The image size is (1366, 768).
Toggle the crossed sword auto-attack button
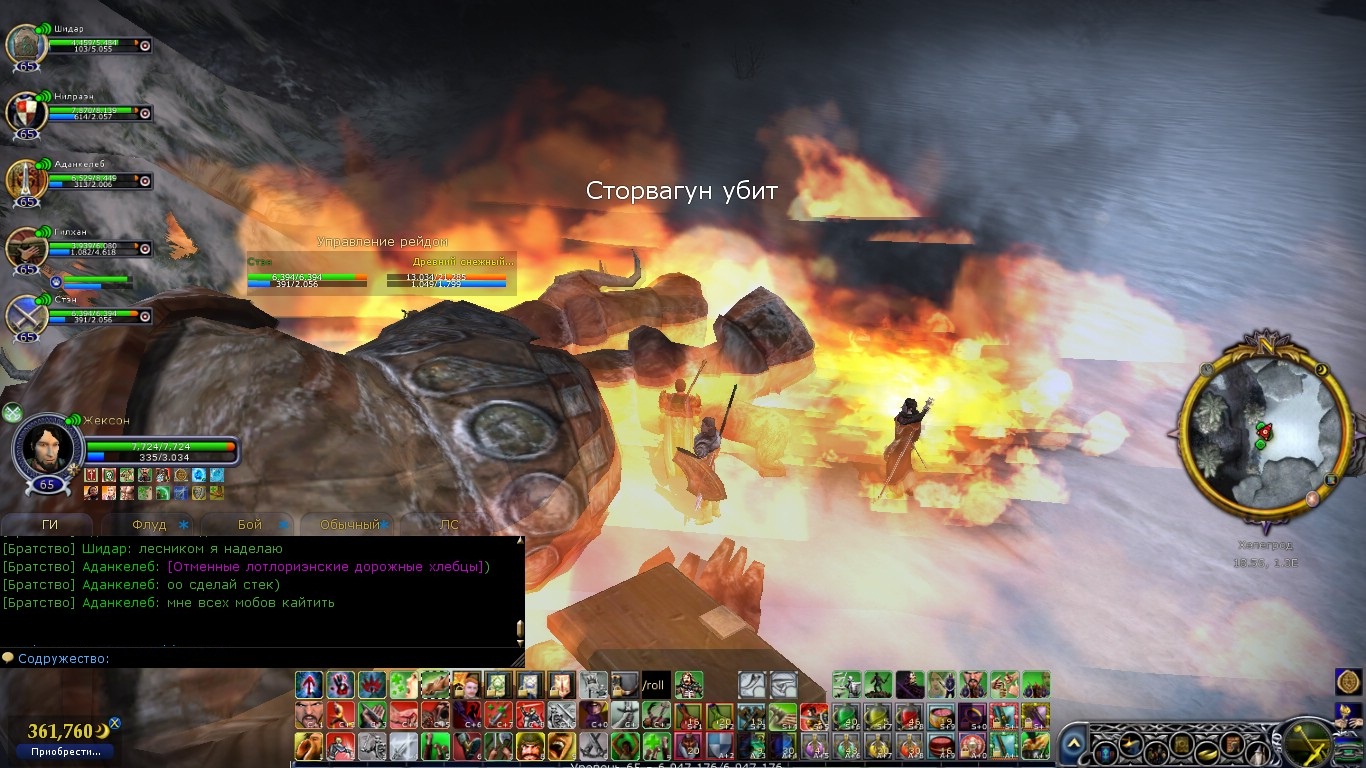point(1307,742)
